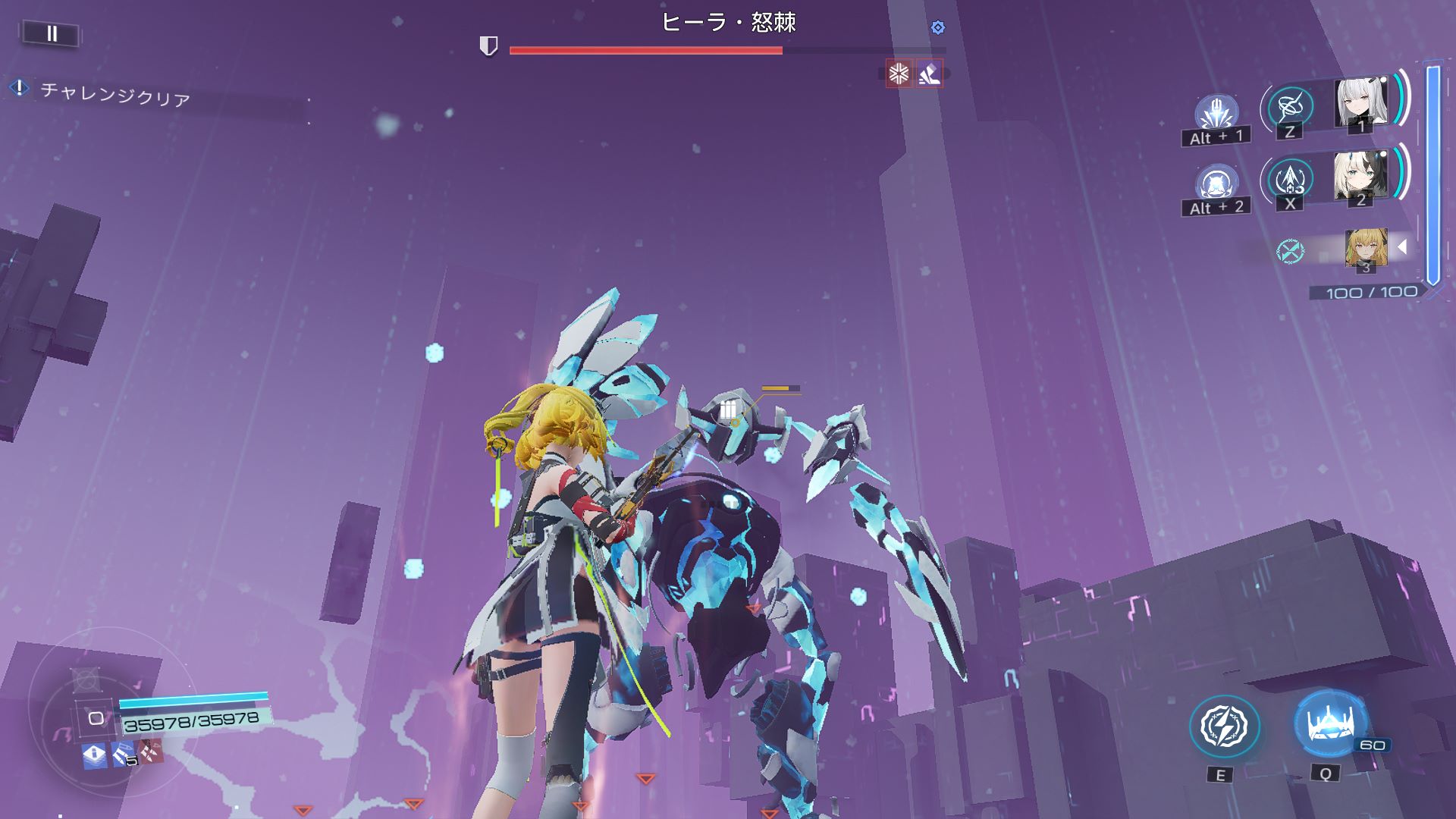Switch to the white-and-black-haired character portrait
This screenshot has height=819, width=1456.
(x=1360, y=176)
